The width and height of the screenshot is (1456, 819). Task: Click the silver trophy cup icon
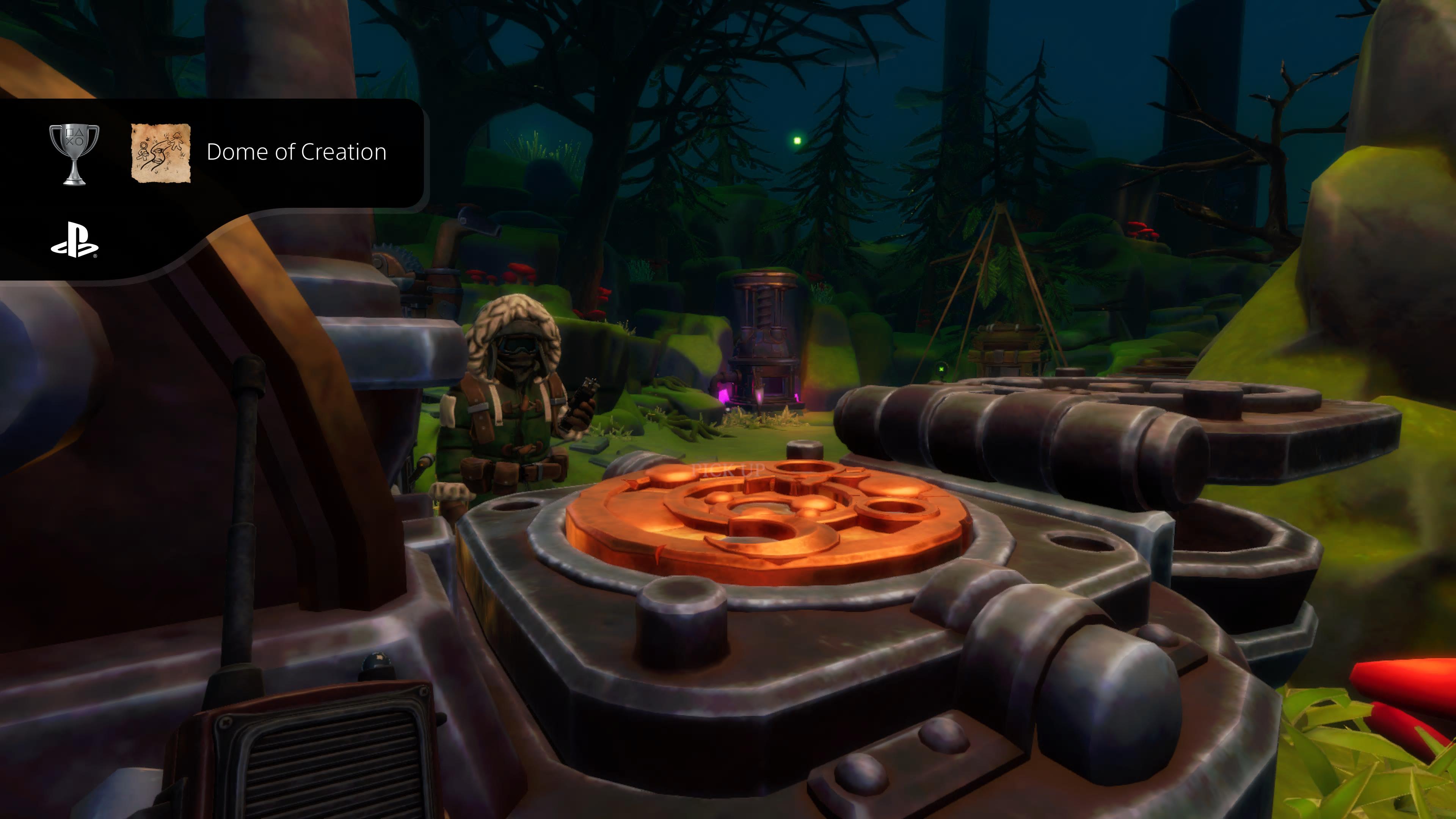74,154
